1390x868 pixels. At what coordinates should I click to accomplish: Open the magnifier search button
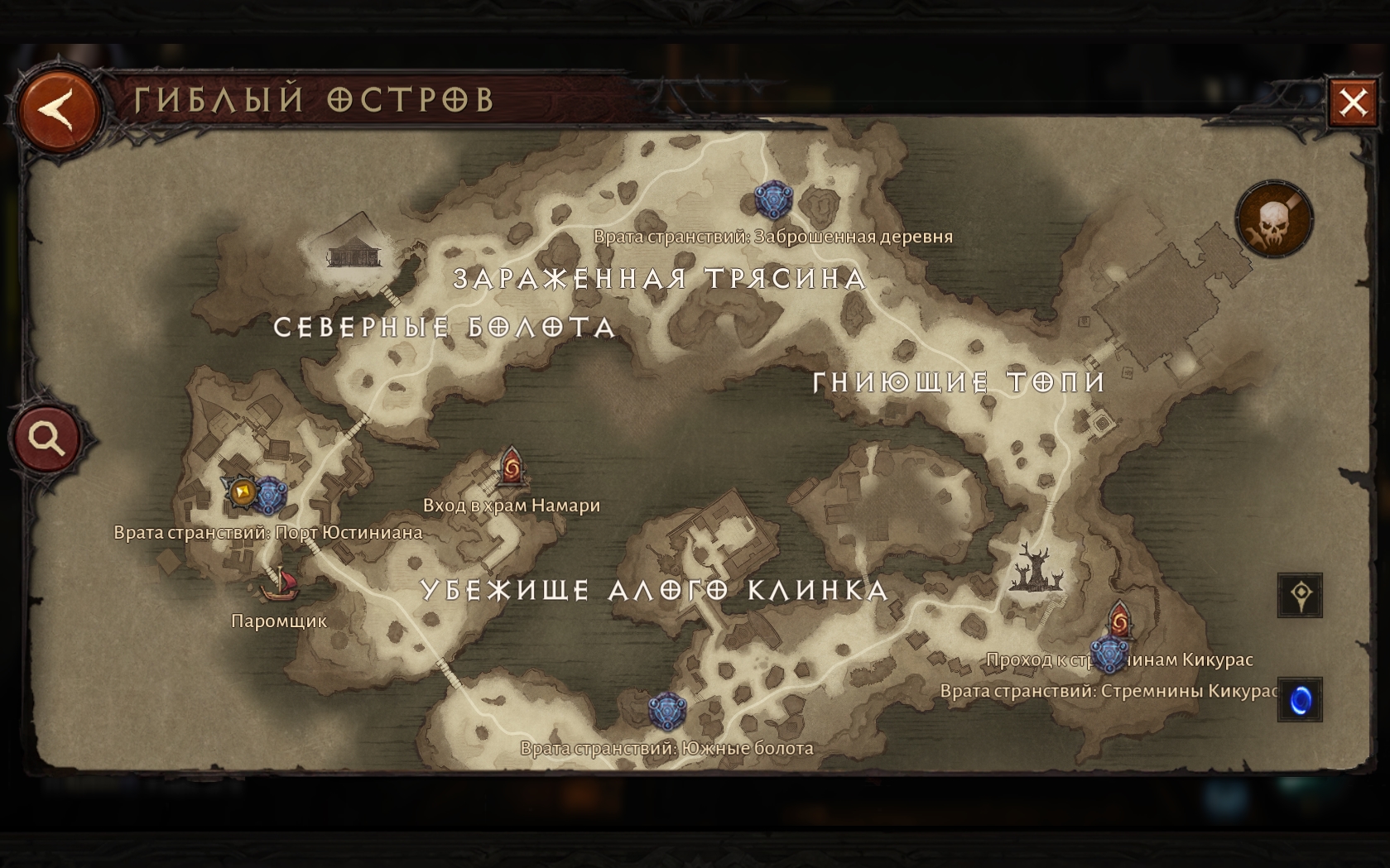[47, 438]
